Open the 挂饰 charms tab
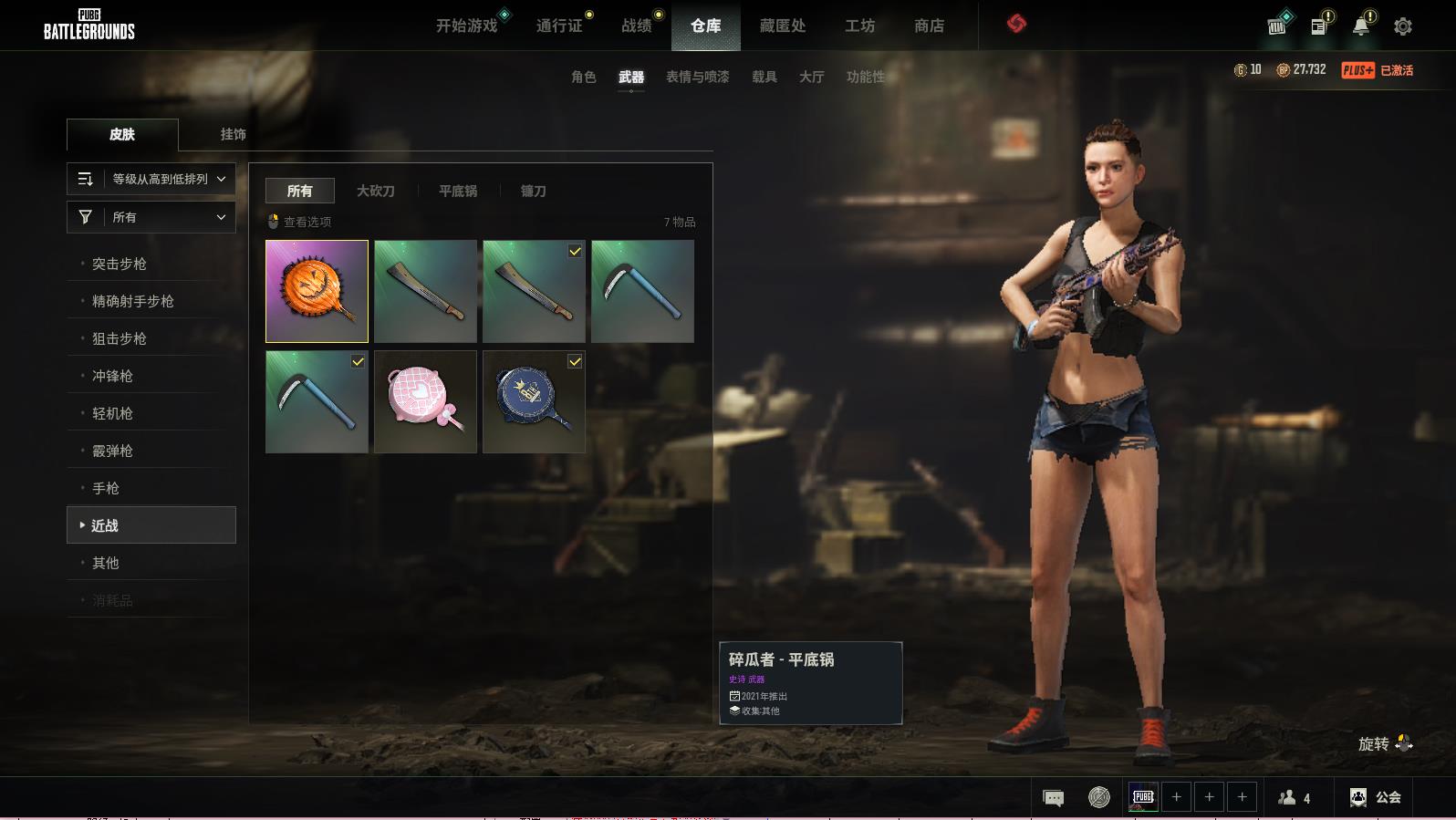The width and height of the screenshot is (1456, 820). pyautogui.click(x=233, y=134)
